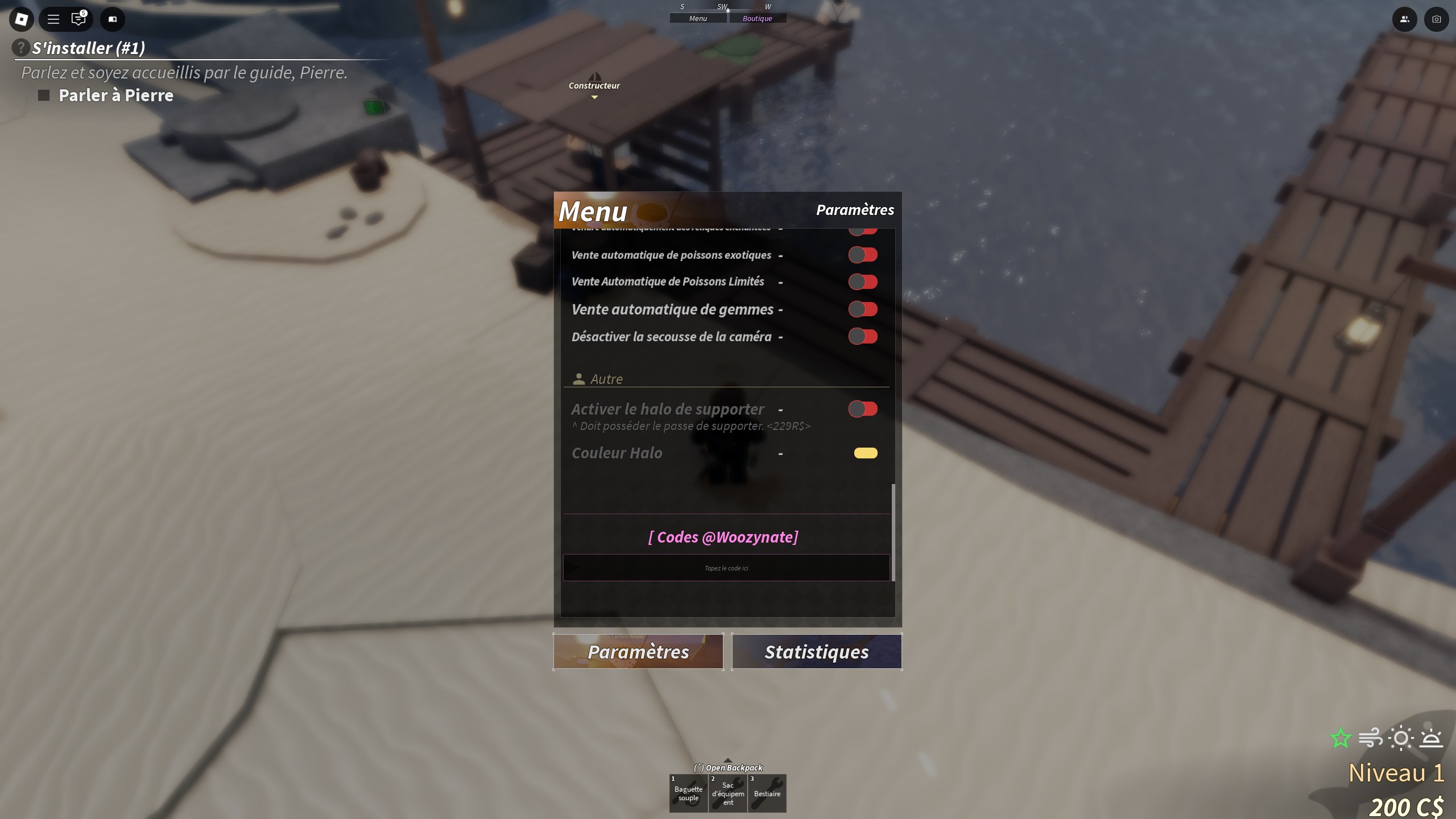1456x819 pixels.
Task: Click the Tapez le code ici field
Action: (726, 567)
